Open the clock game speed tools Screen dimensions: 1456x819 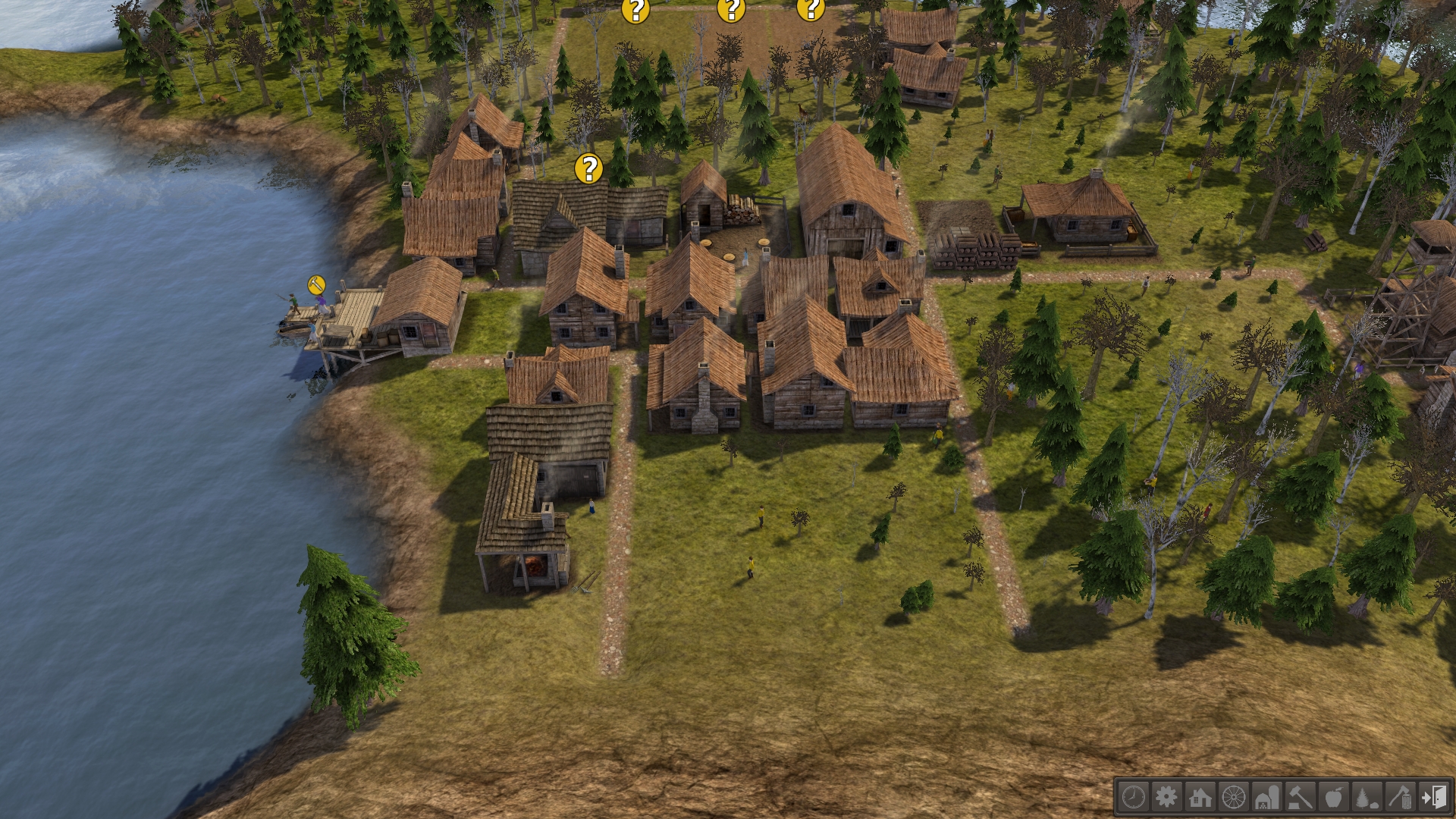pos(1133,797)
